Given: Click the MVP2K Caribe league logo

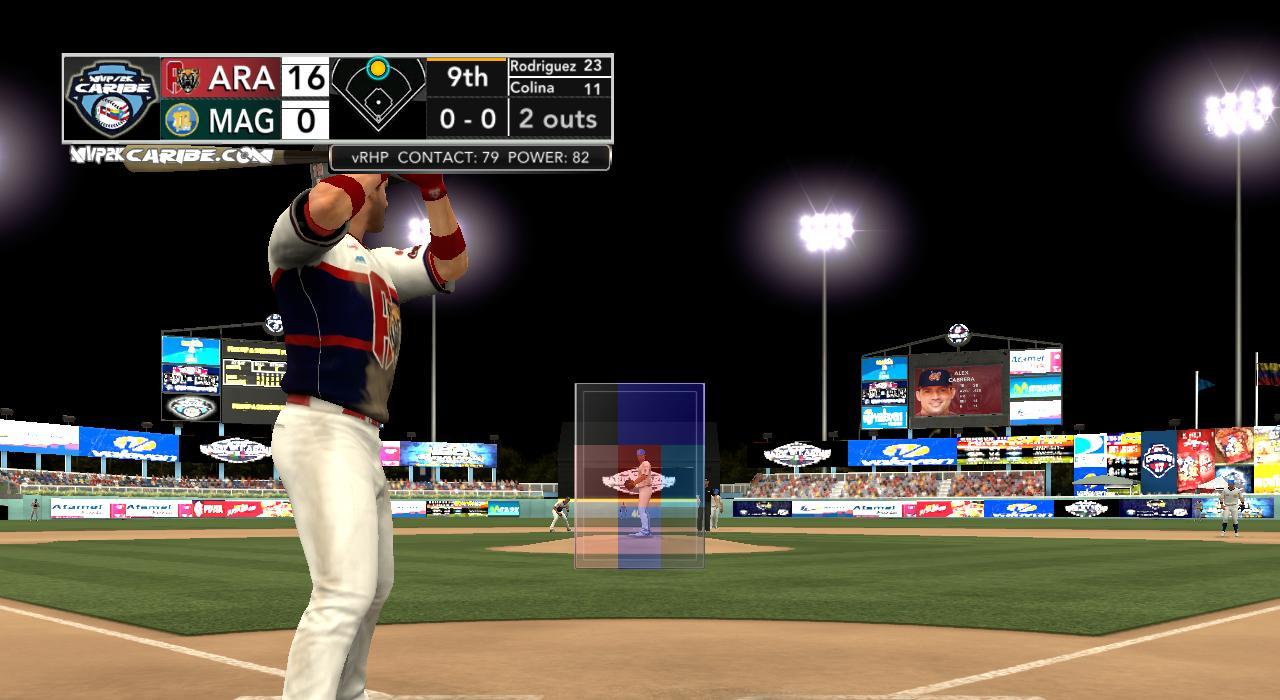Looking at the screenshot, I should click(x=112, y=98).
